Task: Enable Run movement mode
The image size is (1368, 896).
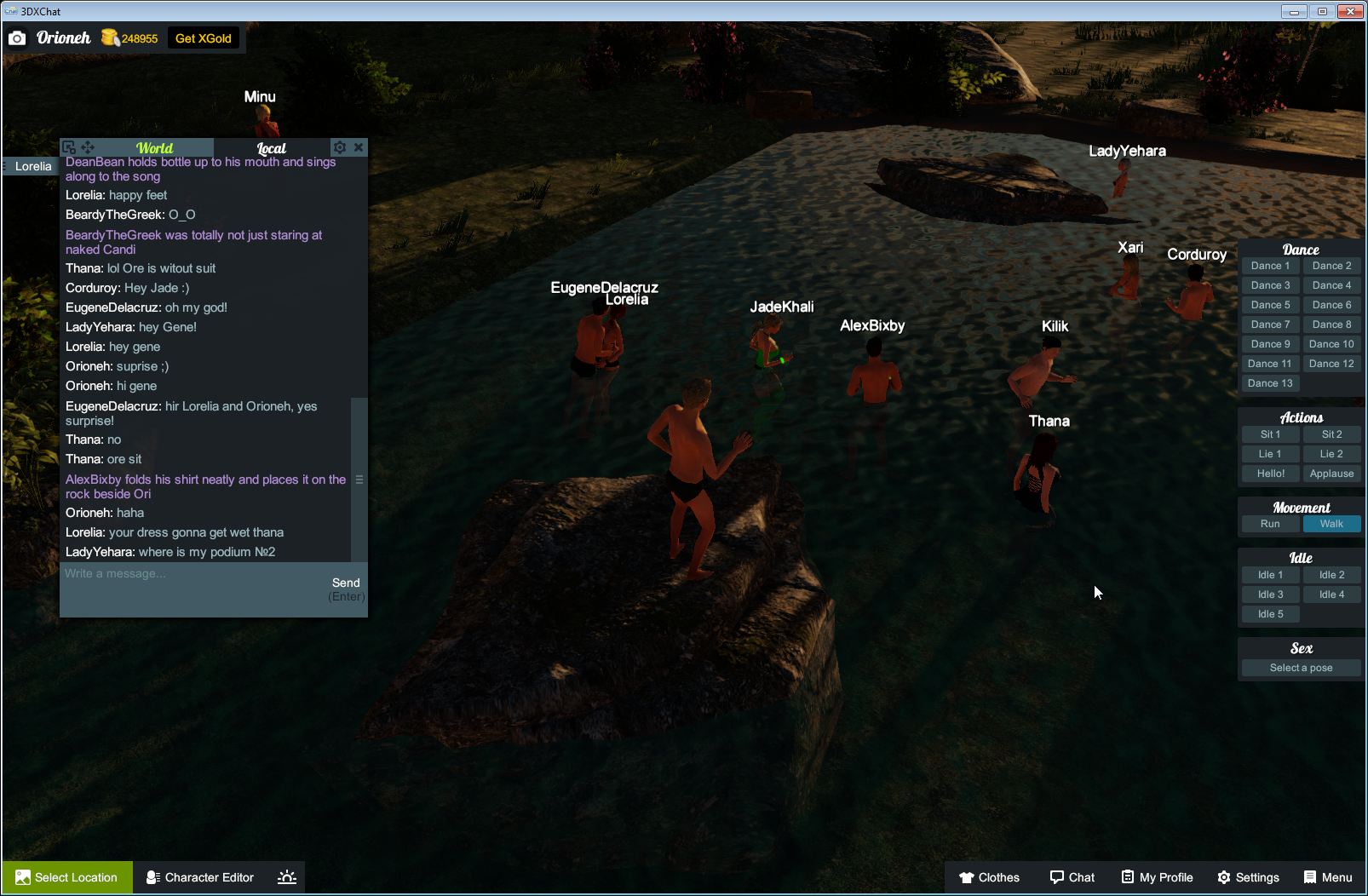Action: click(1270, 524)
